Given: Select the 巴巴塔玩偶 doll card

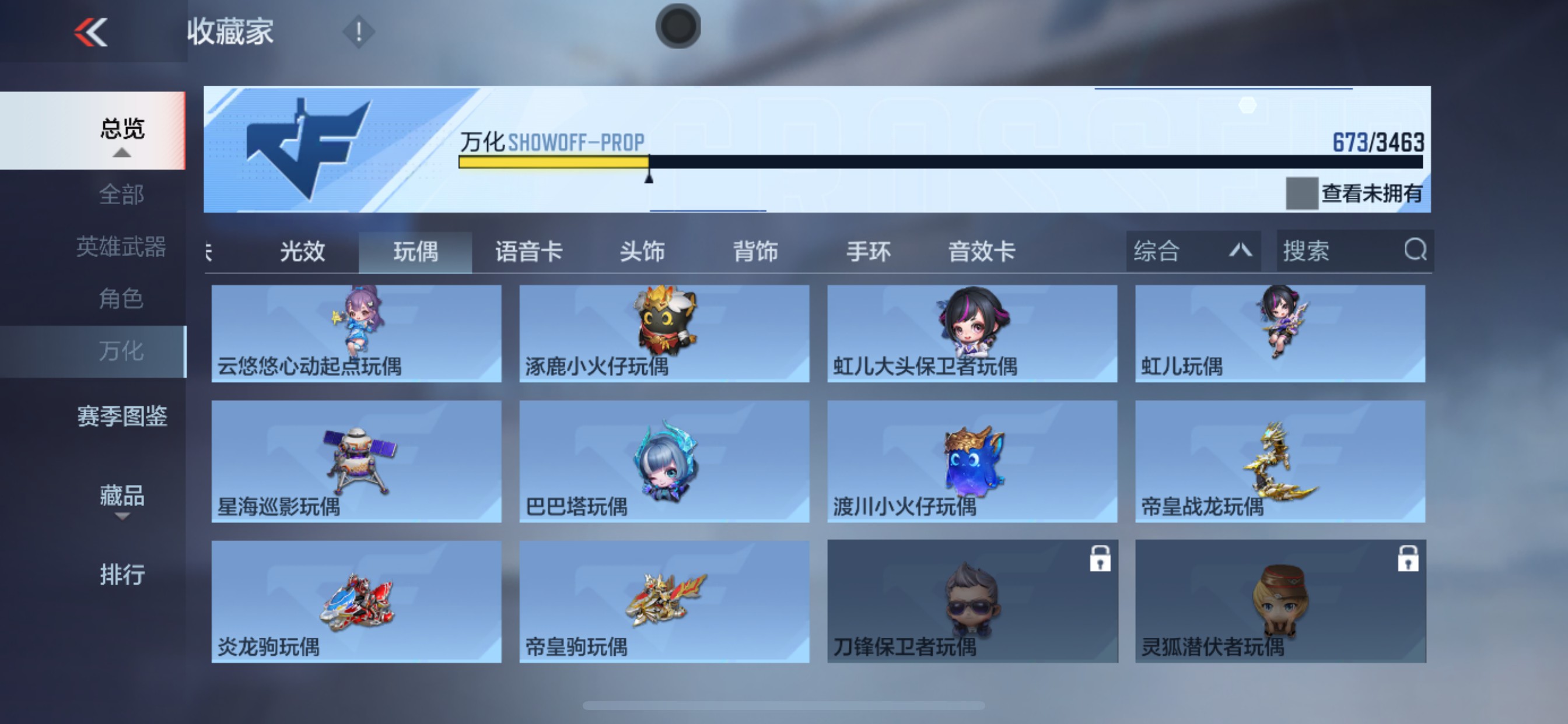Looking at the screenshot, I should tap(663, 462).
